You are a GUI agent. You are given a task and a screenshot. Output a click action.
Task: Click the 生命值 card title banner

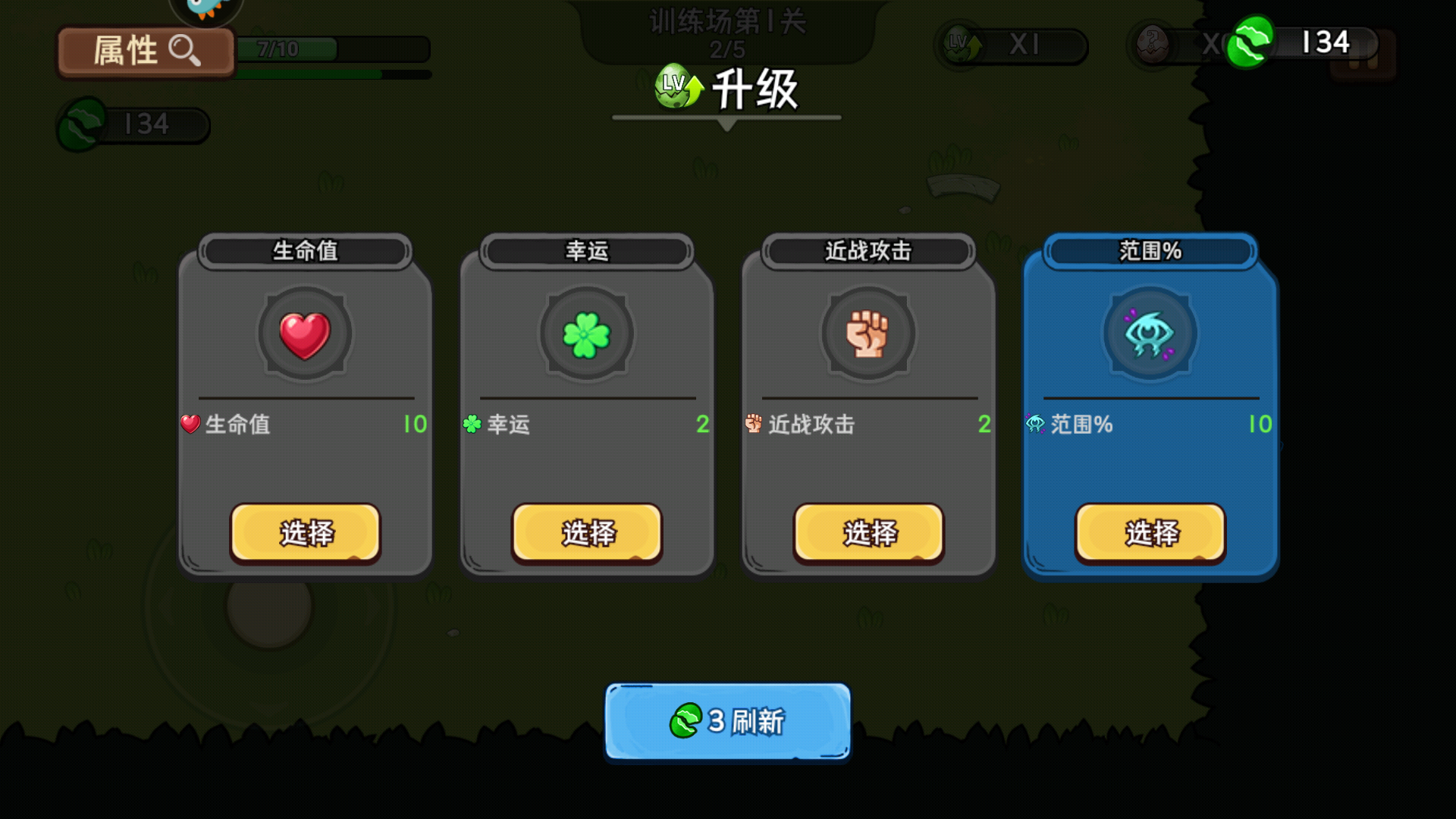(x=303, y=251)
